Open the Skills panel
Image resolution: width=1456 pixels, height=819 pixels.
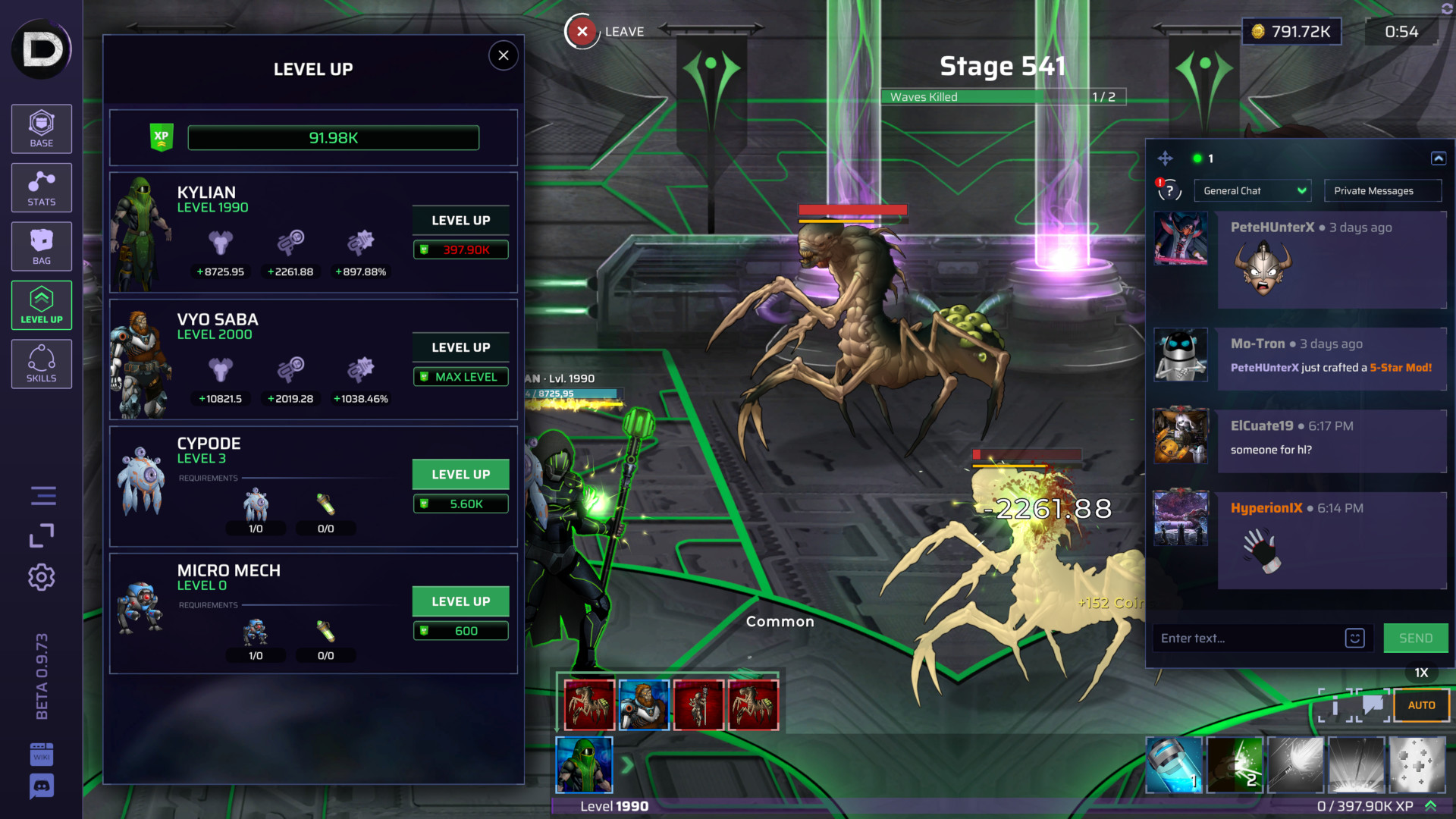pos(41,364)
